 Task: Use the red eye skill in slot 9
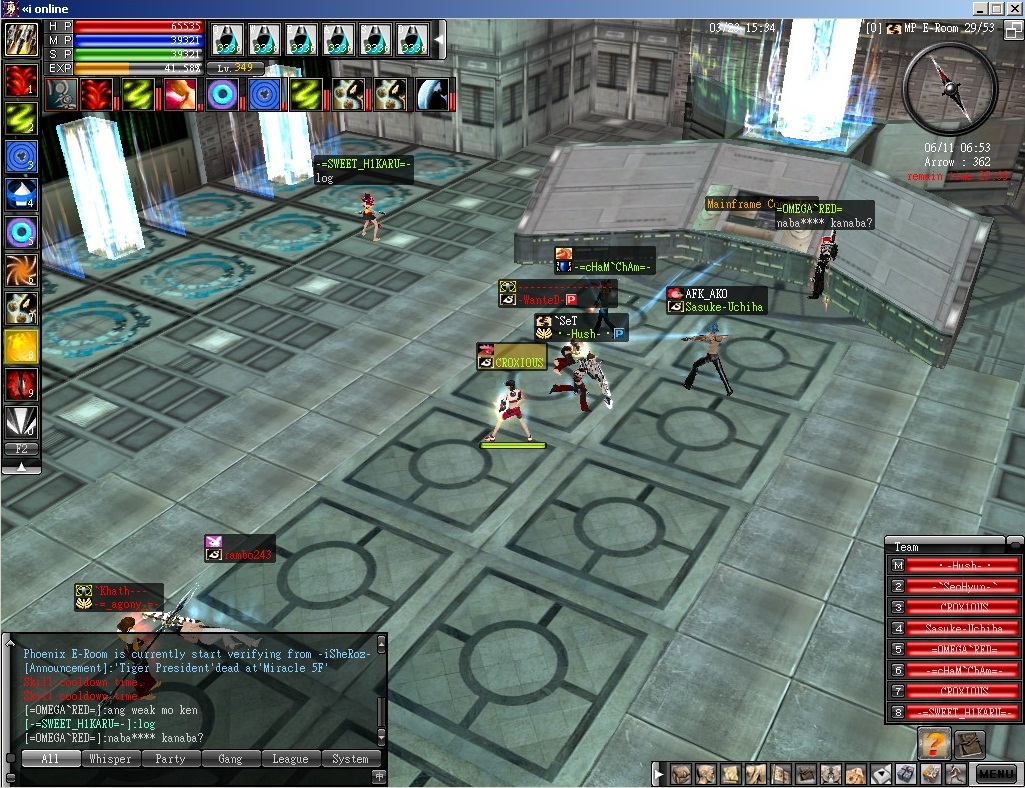point(21,385)
